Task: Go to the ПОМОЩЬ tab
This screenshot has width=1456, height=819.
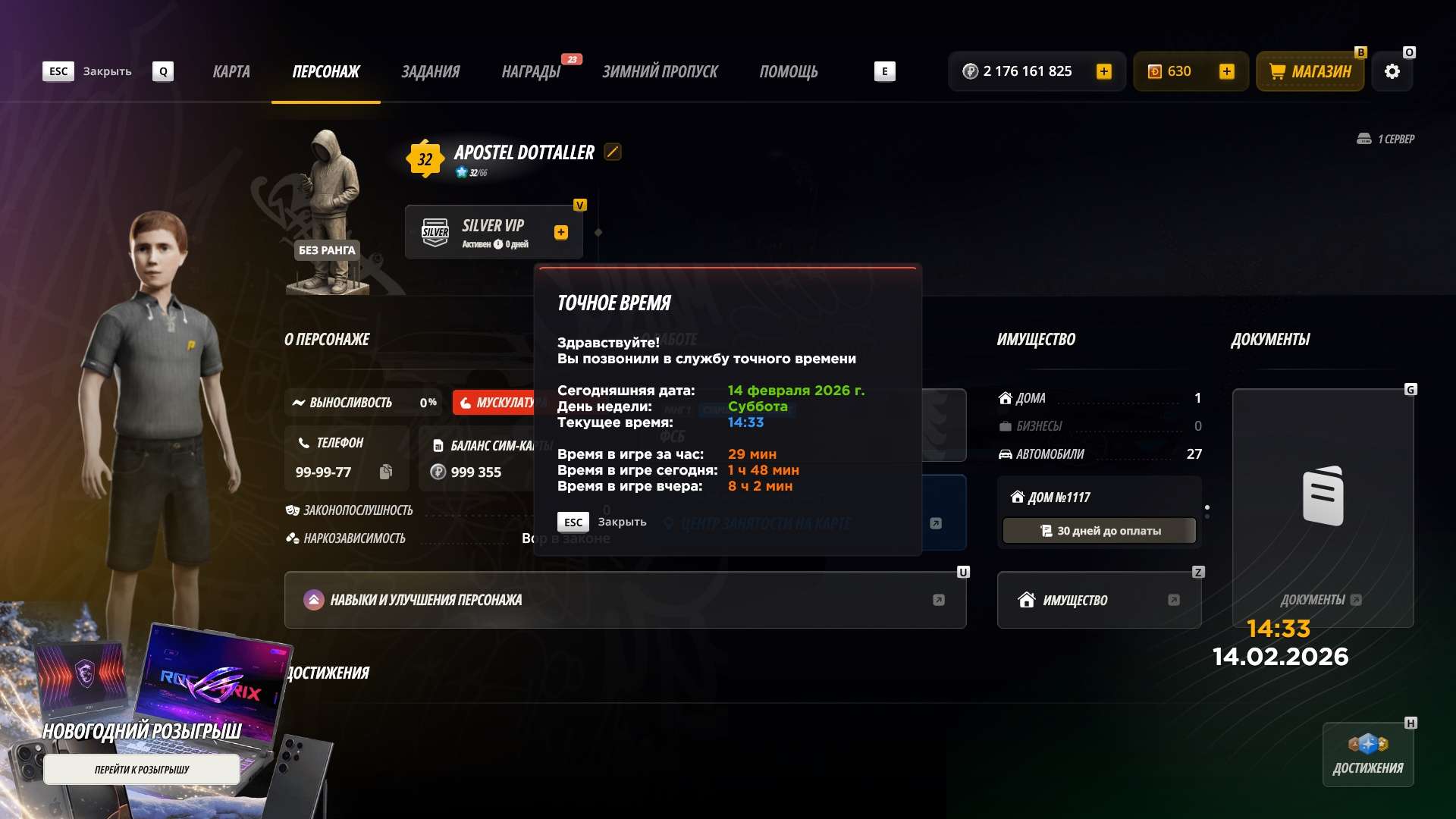Action: click(x=789, y=72)
